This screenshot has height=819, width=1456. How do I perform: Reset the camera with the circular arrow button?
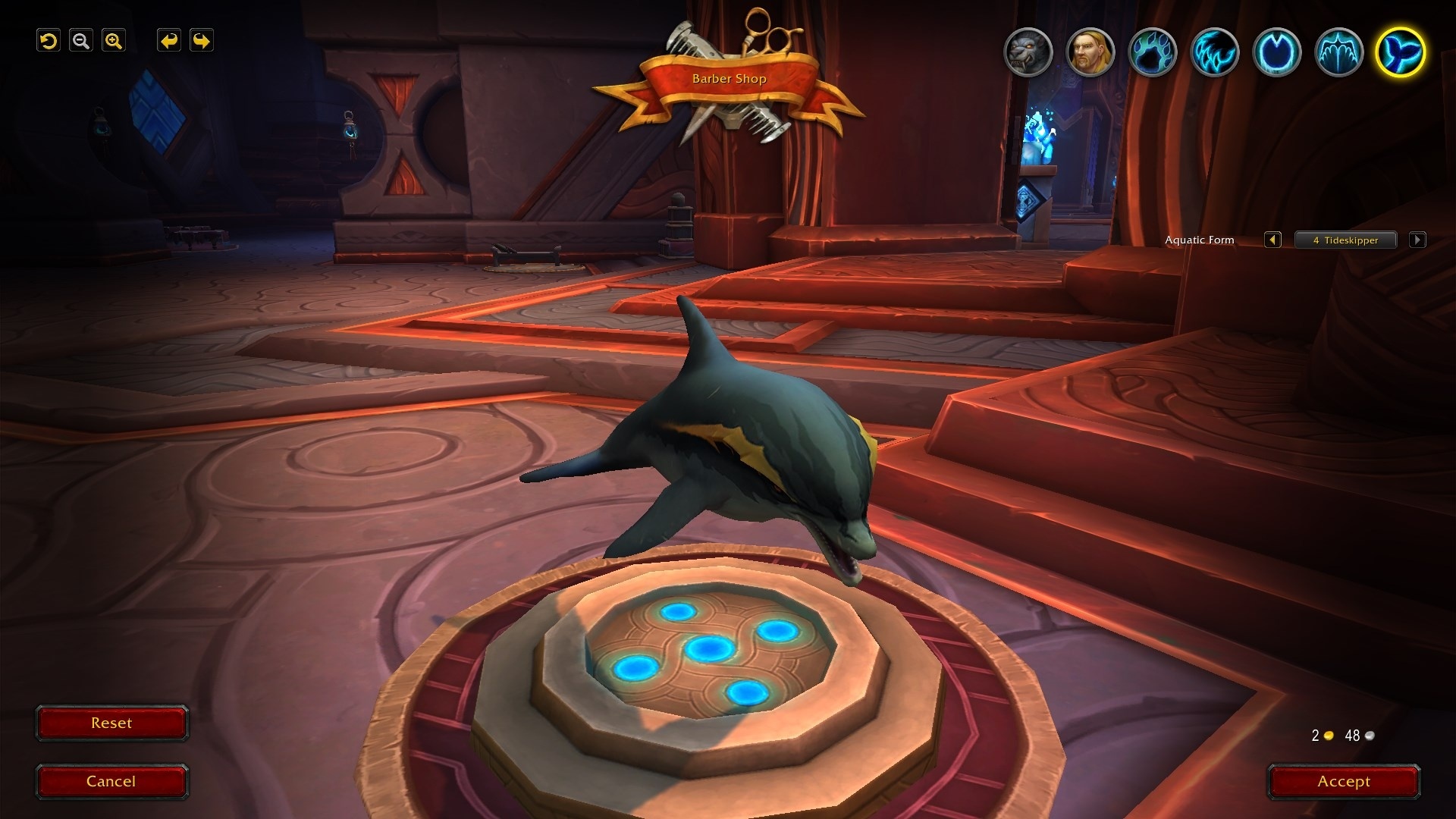click(x=49, y=41)
